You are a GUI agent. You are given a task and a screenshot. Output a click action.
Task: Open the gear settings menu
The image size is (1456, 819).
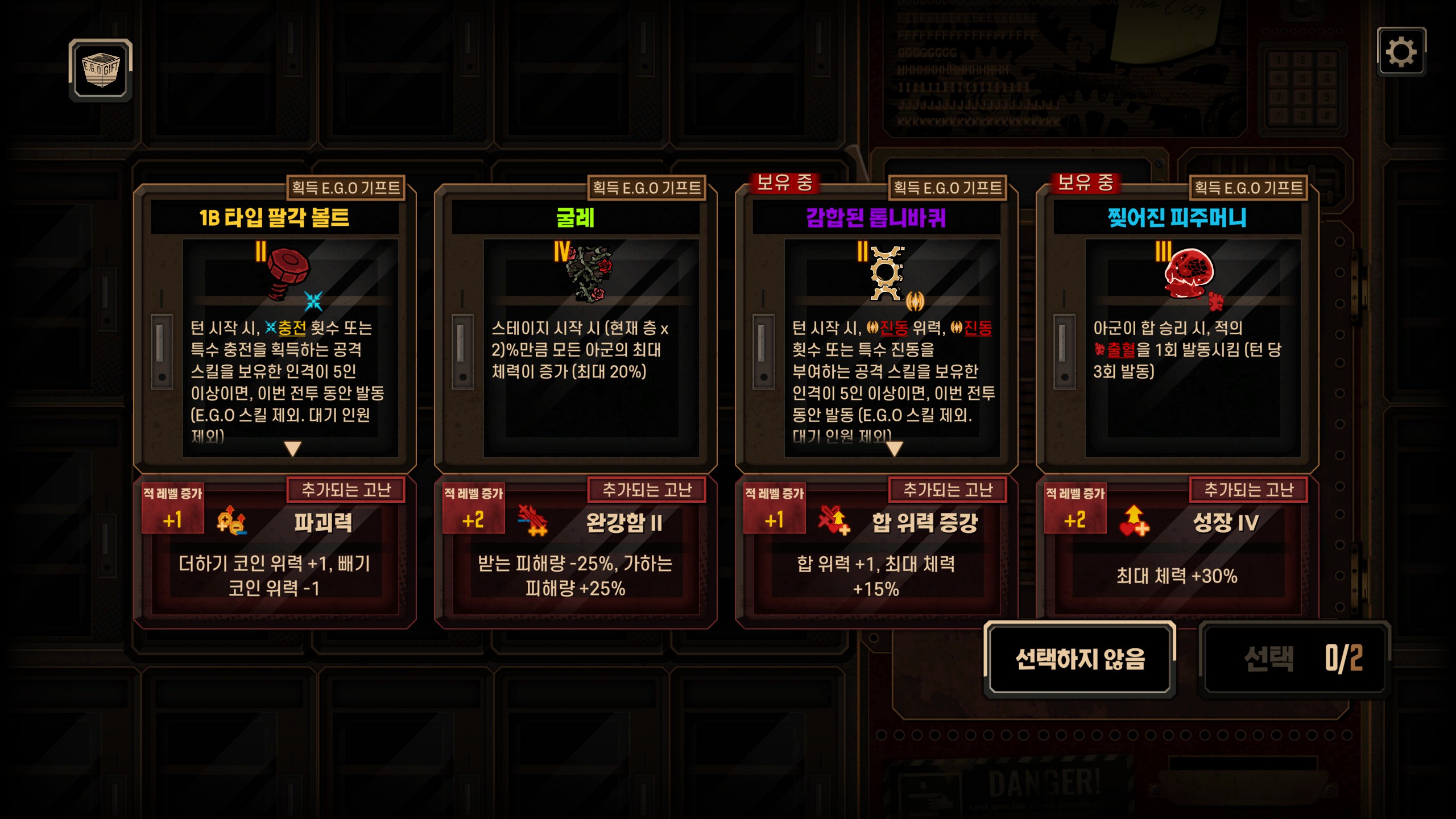1401,52
